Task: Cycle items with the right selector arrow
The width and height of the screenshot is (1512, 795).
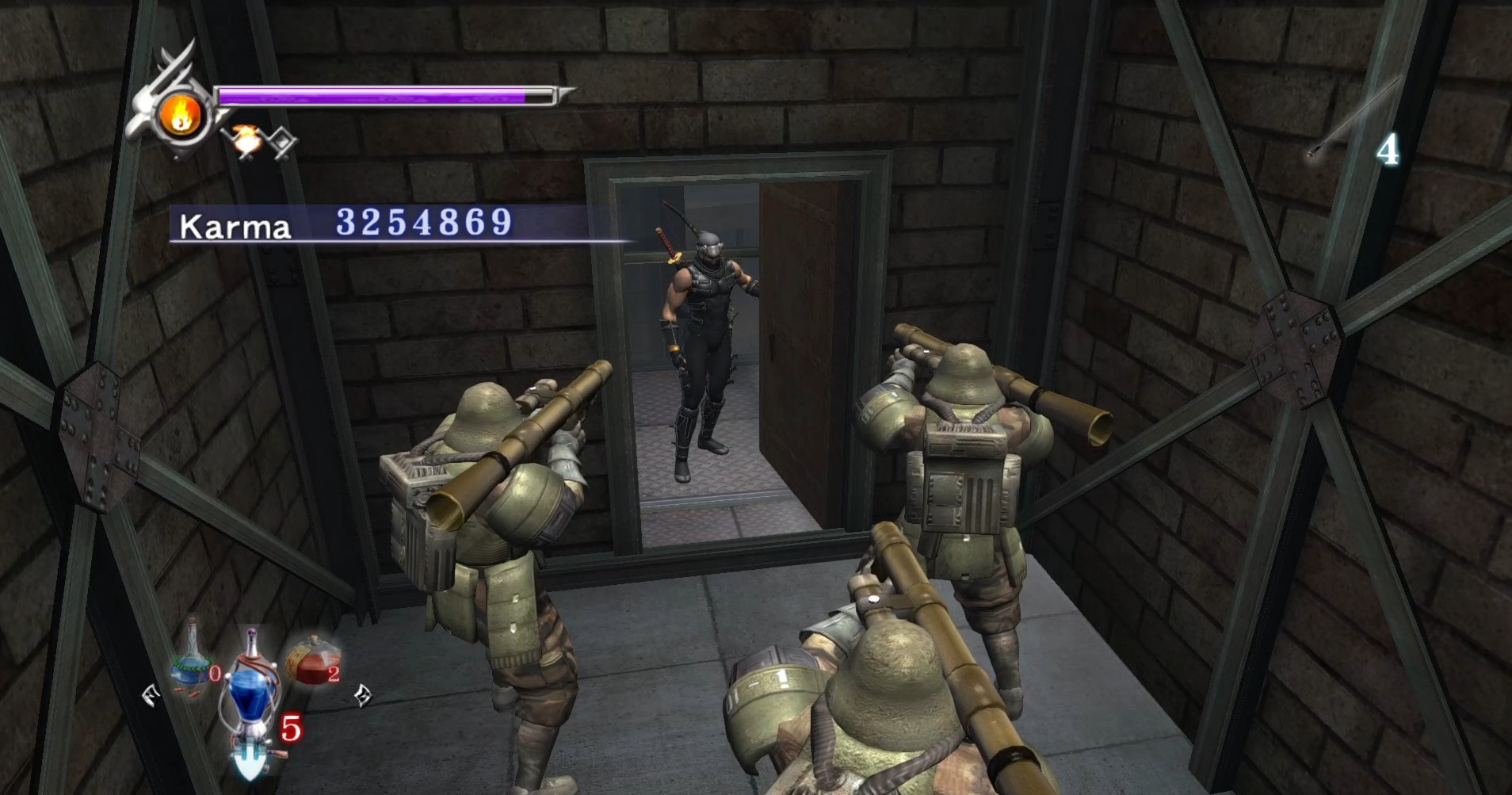Action: pos(362,695)
